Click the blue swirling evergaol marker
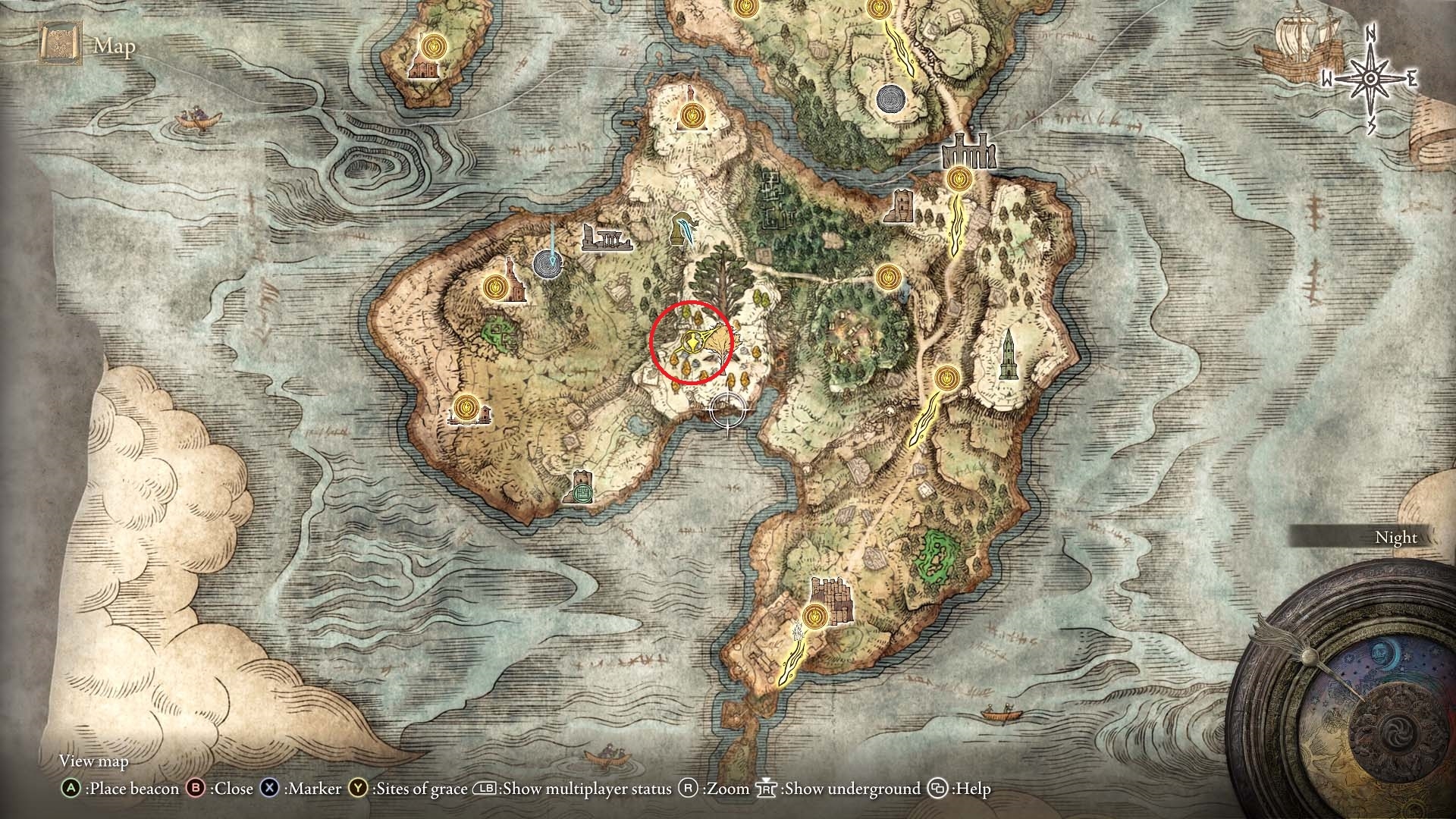This screenshot has width=1456, height=819. [x=548, y=265]
